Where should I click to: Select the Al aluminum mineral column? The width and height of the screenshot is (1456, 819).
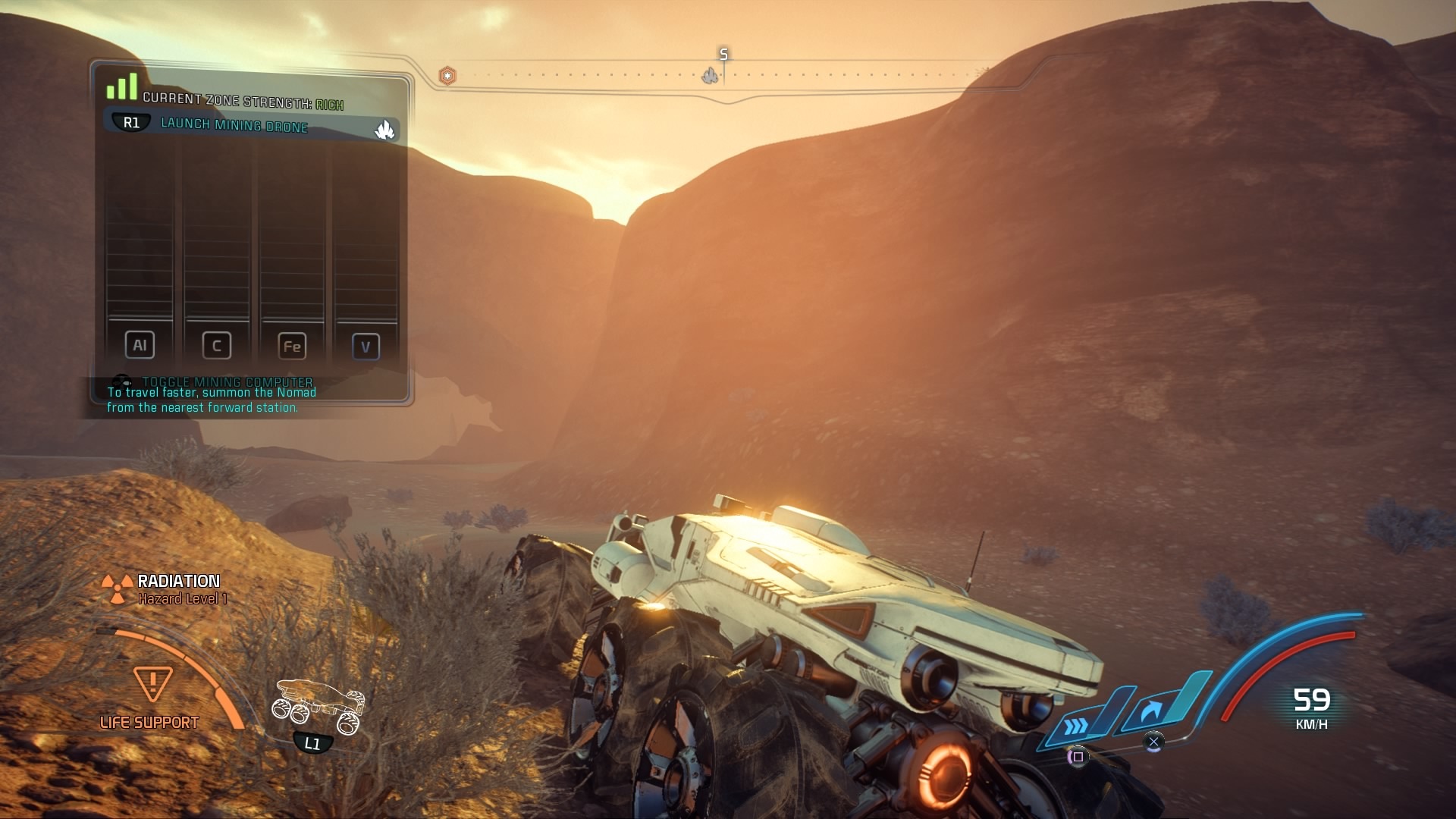(x=140, y=345)
